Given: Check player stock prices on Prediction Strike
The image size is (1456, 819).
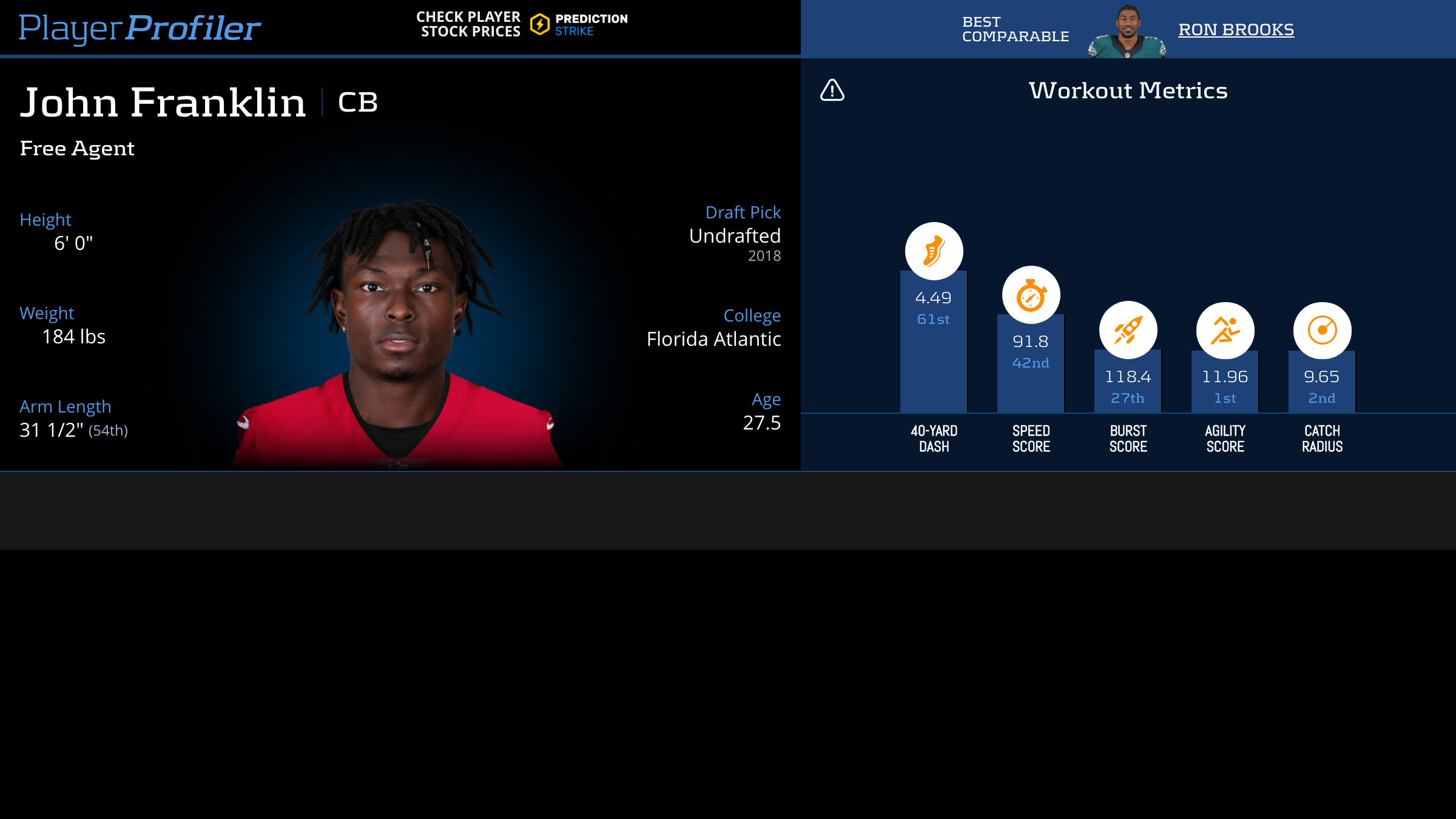Looking at the screenshot, I should pos(522,24).
